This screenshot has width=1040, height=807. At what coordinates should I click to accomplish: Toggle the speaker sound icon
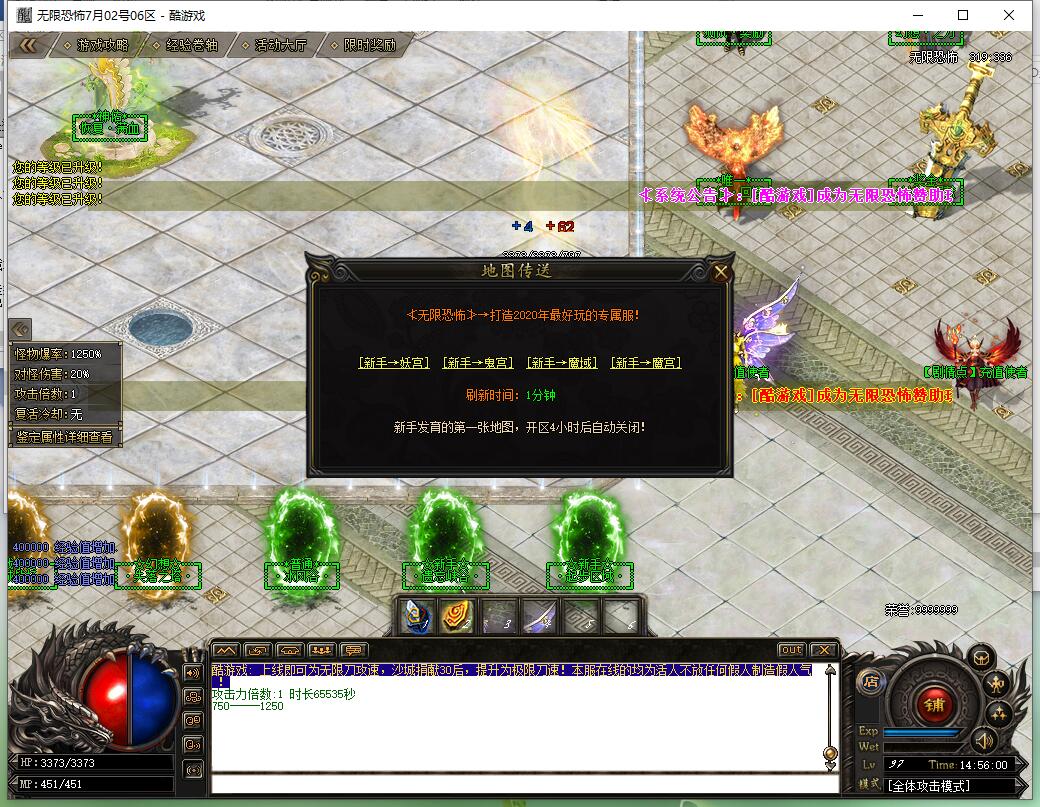985,740
